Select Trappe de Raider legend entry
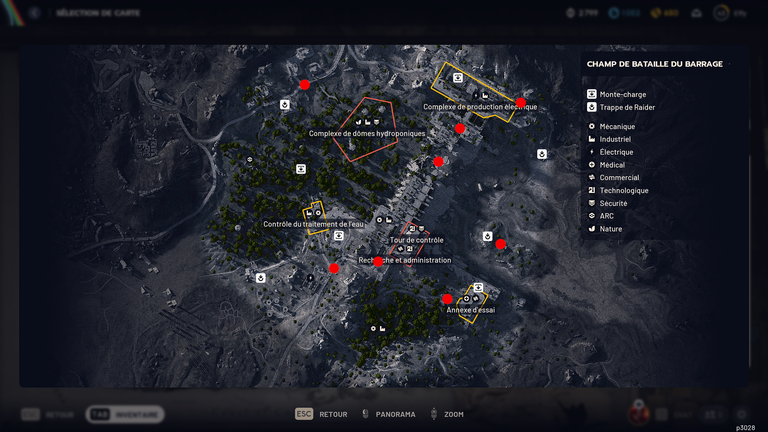This screenshot has width=768, height=432. click(x=627, y=107)
